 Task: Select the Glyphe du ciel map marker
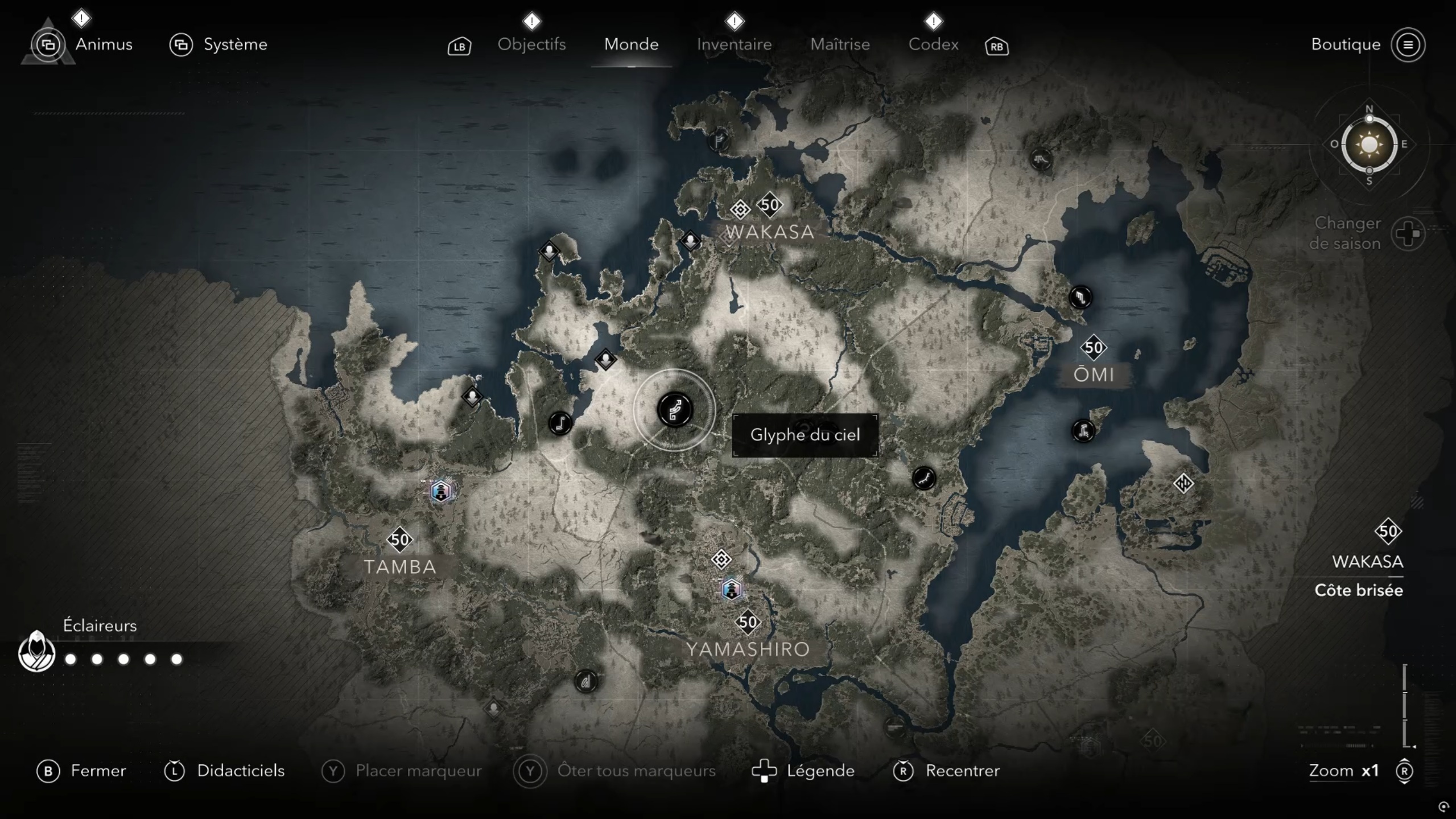[x=675, y=410]
